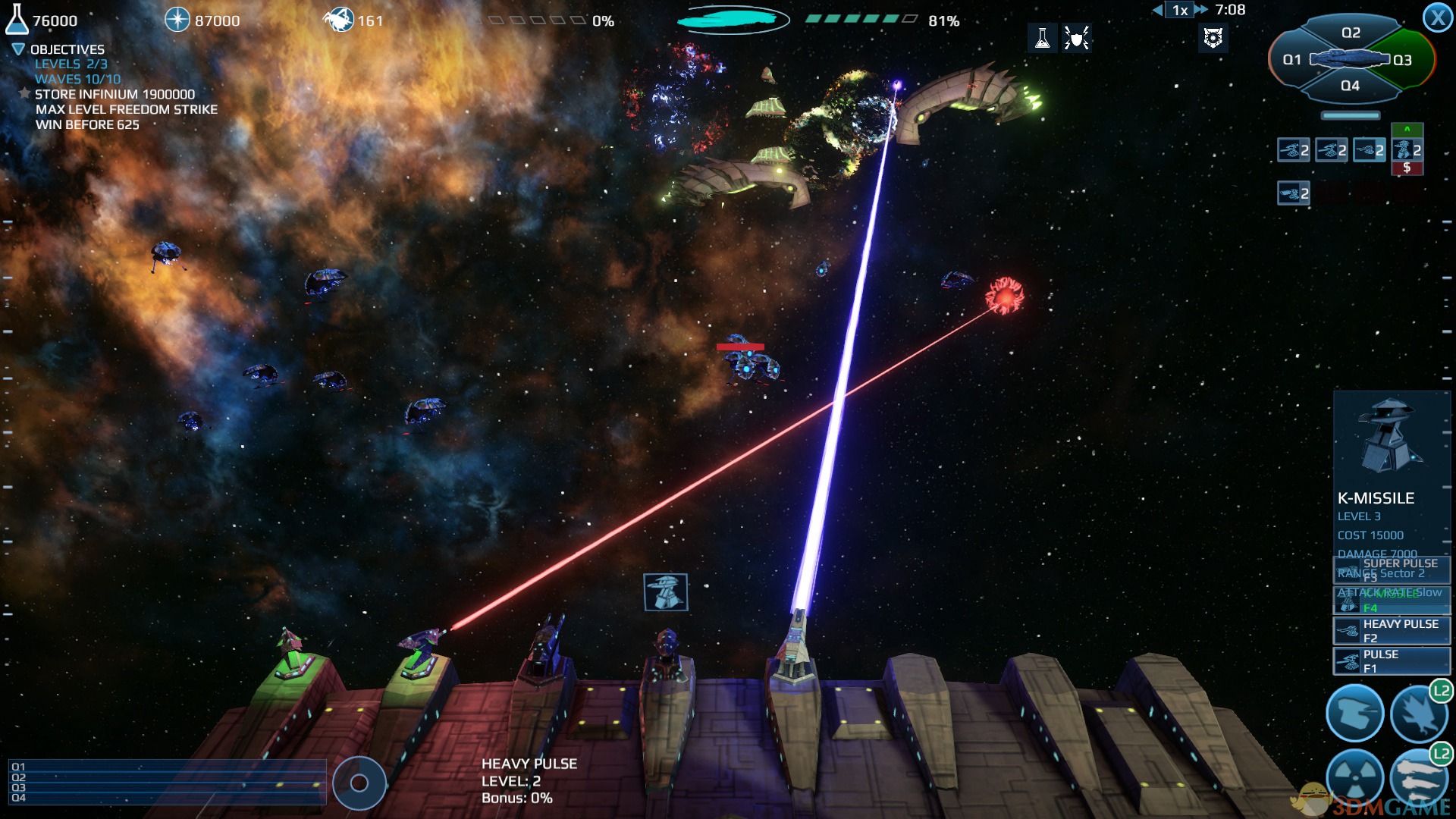Choose the Heavy Pulse turret build option
This screenshot has height=819, width=1456.
coord(1392,630)
